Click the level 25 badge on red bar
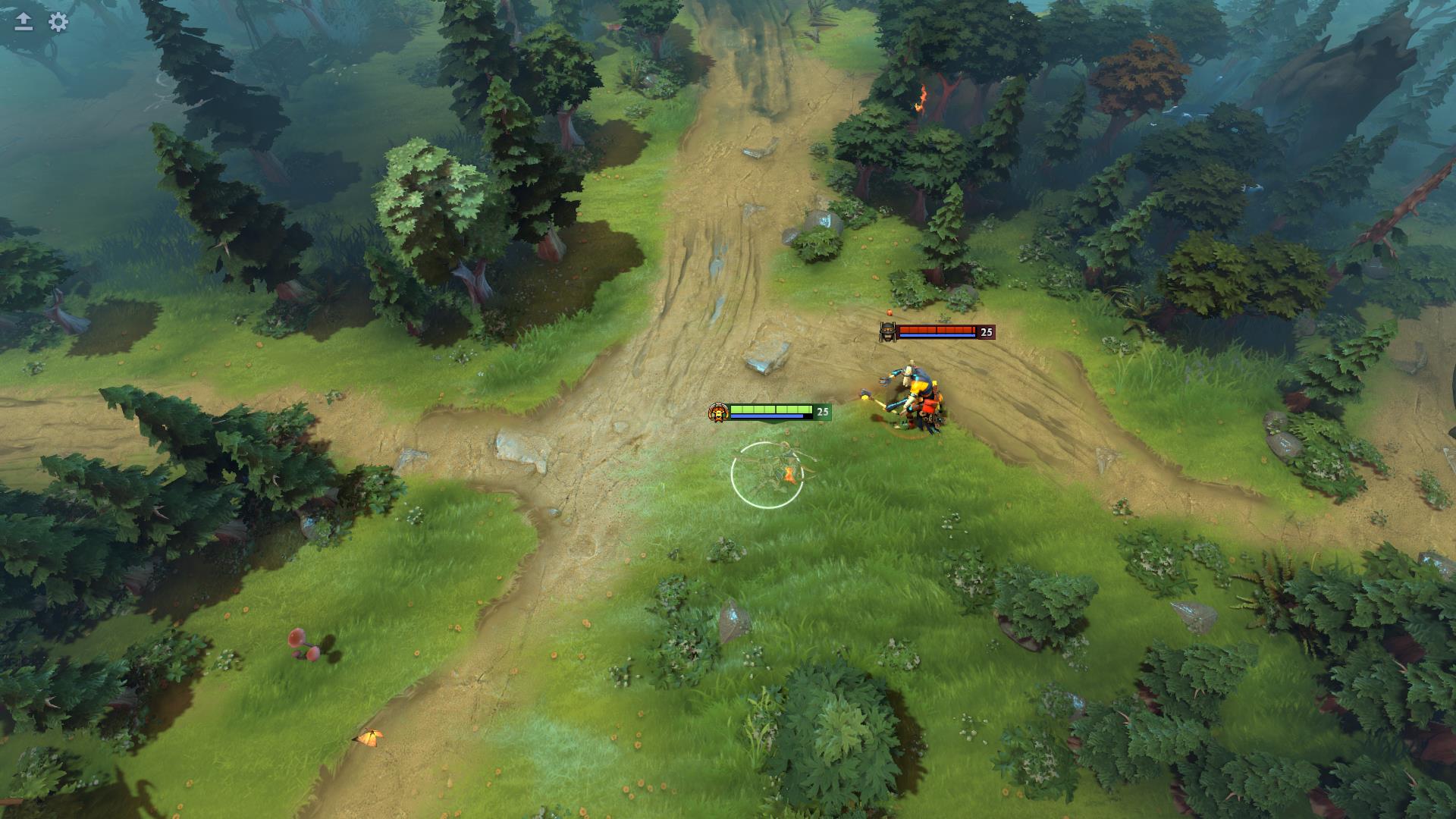The height and width of the screenshot is (819, 1456). pyautogui.click(x=984, y=331)
